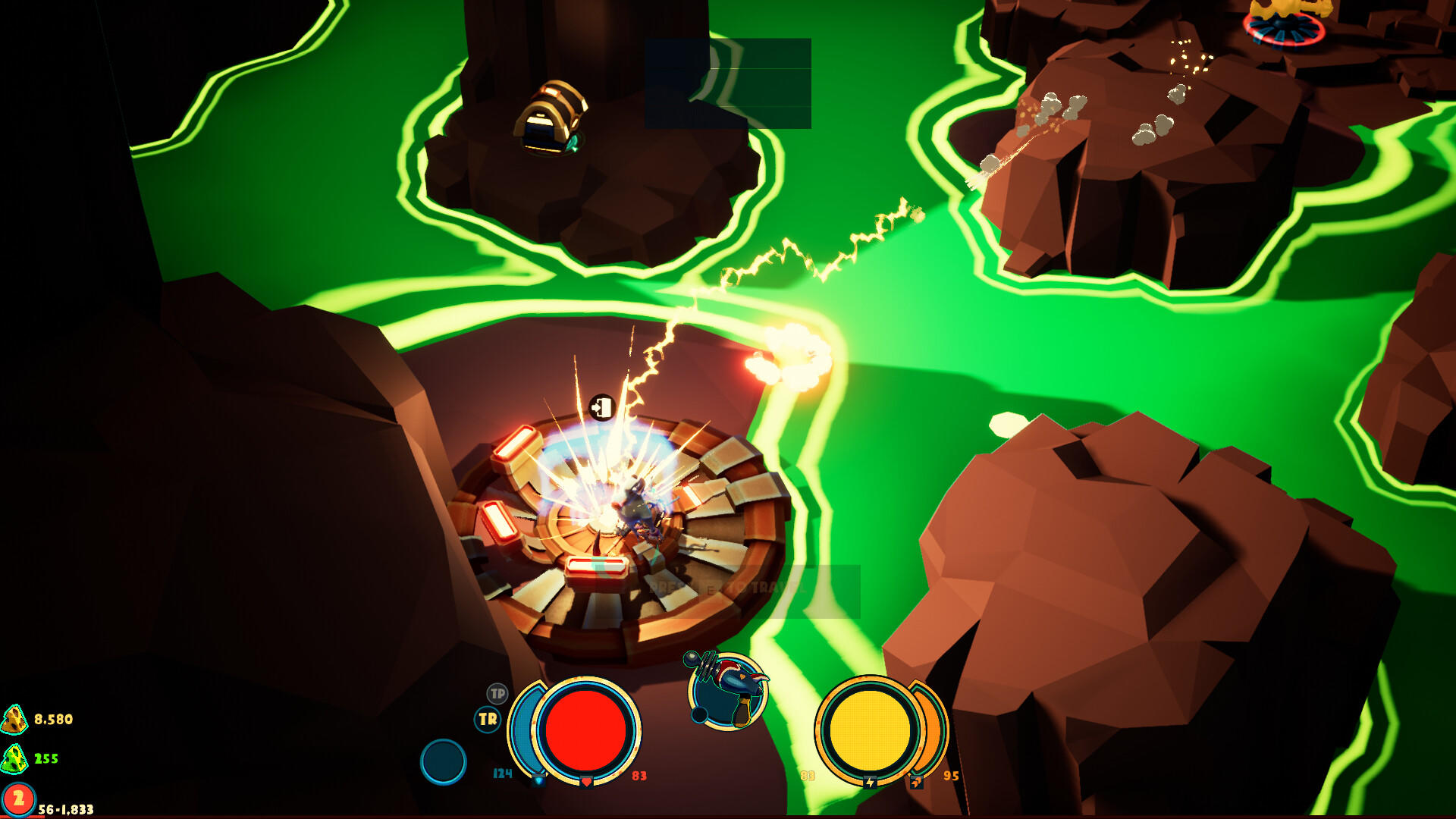Select the 8,580 cheese counter label
Screen dimensions: 1456x819
pyautogui.click(x=53, y=720)
